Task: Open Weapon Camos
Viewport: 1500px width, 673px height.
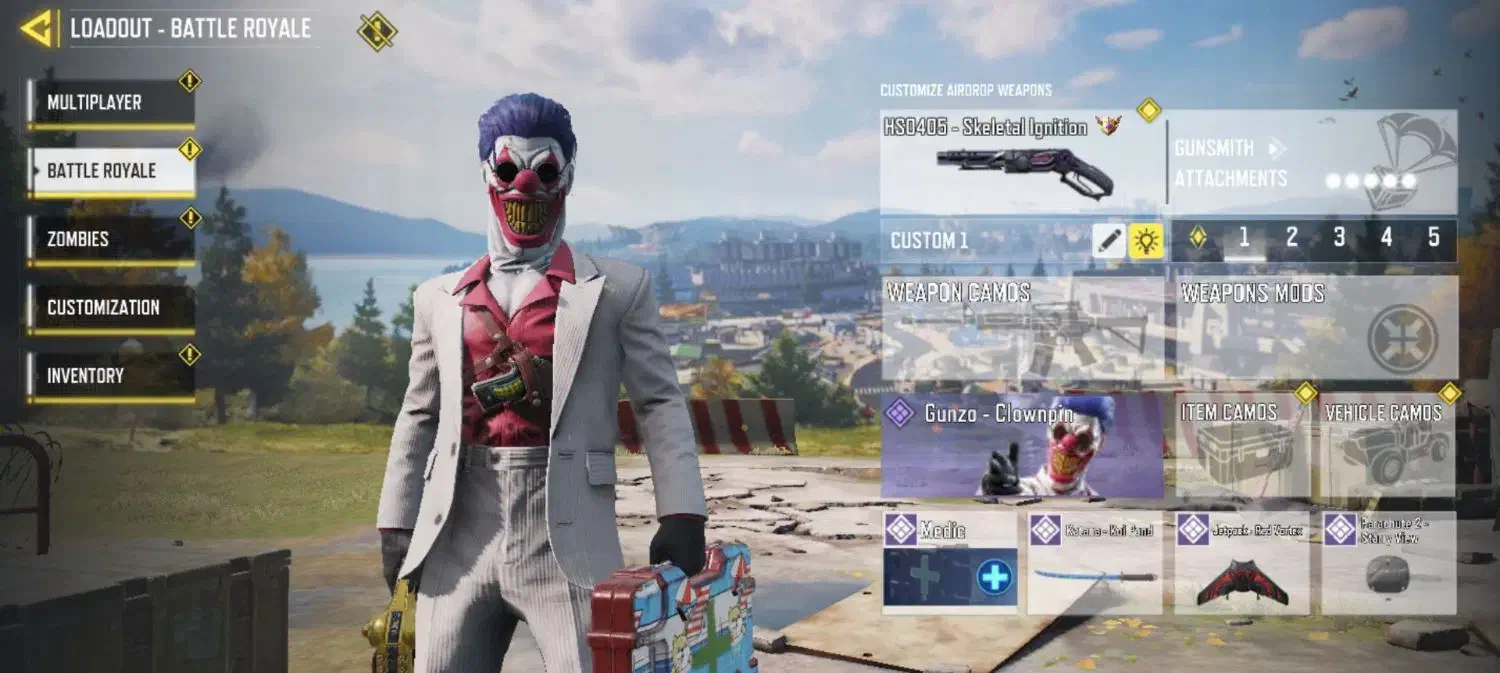Action: [1022, 328]
